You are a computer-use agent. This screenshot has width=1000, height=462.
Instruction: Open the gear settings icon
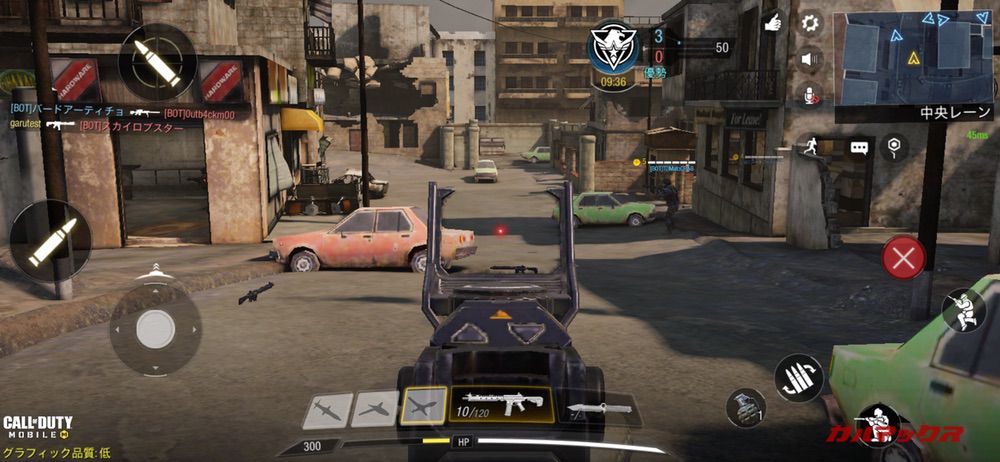click(810, 22)
